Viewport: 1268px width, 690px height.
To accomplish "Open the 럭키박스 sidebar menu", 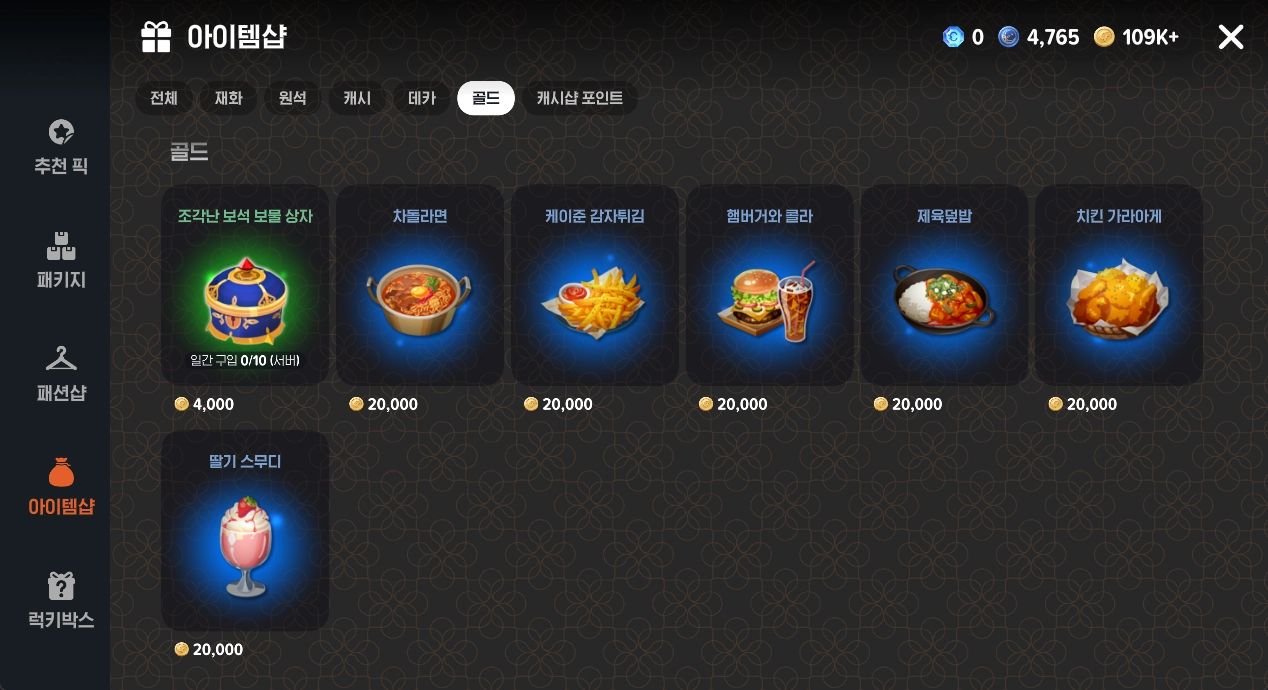I will [x=61, y=601].
